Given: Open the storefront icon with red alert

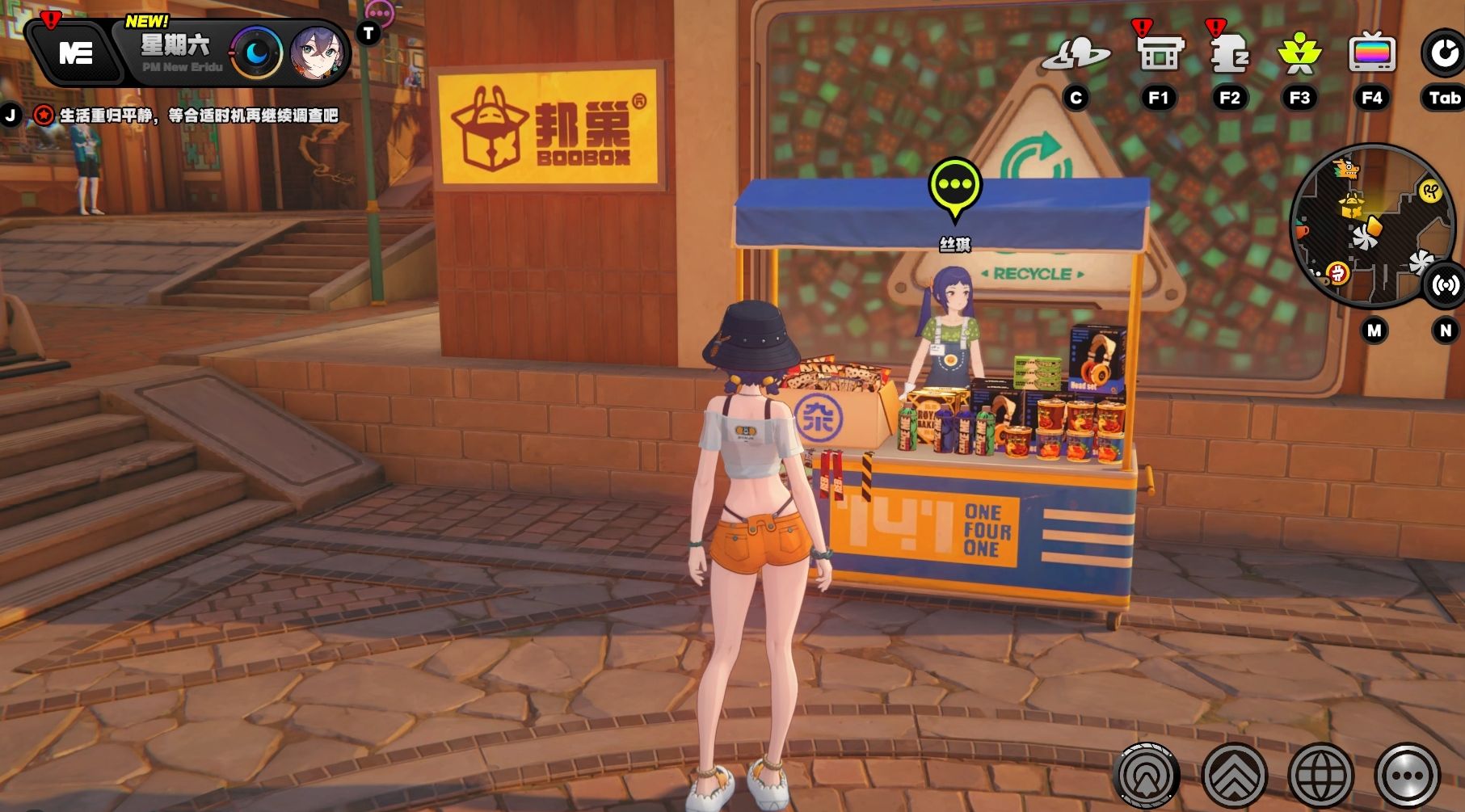Looking at the screenshot, I should pos(1159,54).
